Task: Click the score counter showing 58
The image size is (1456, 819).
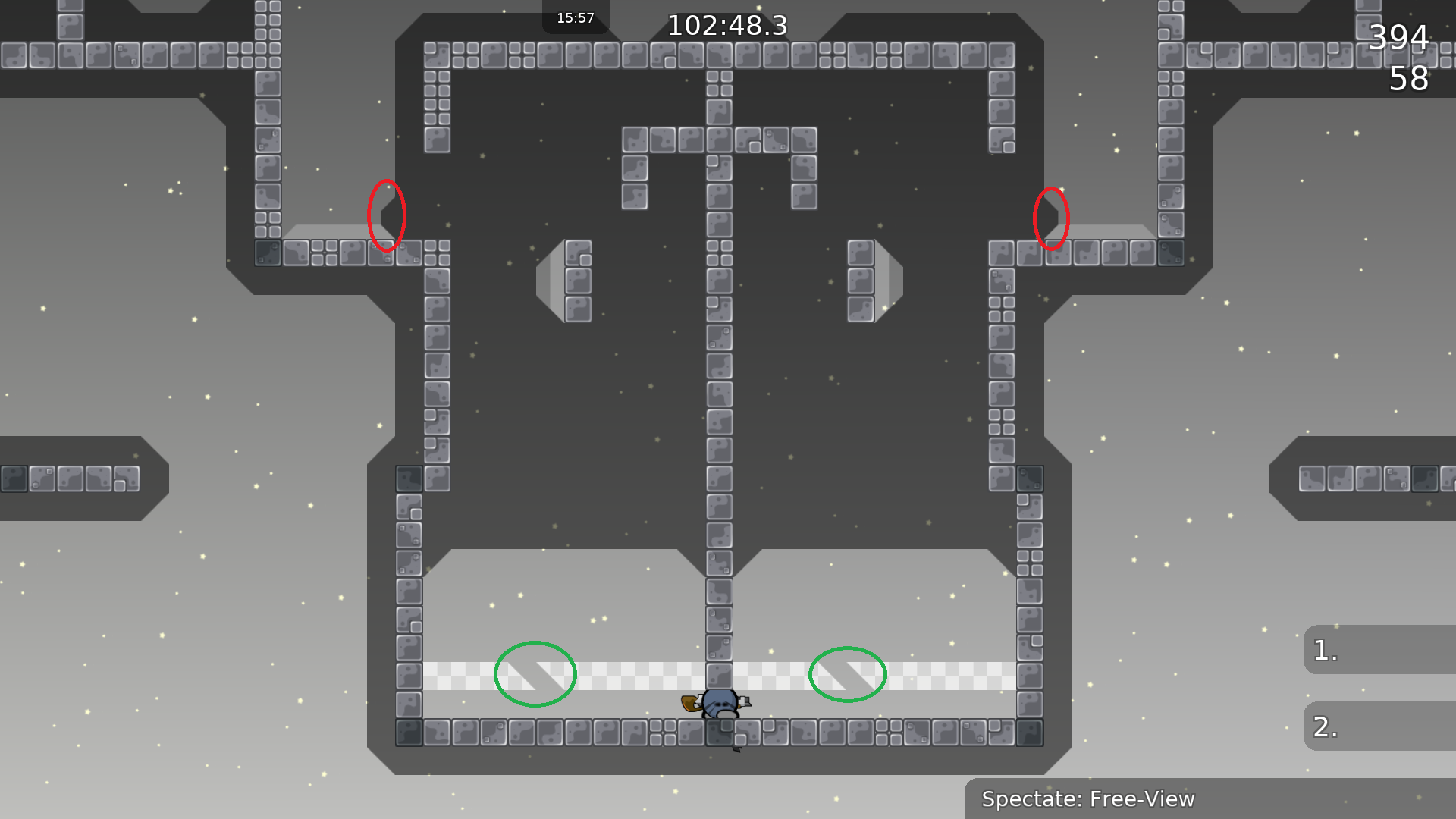Action: [x=1409, y=78]
